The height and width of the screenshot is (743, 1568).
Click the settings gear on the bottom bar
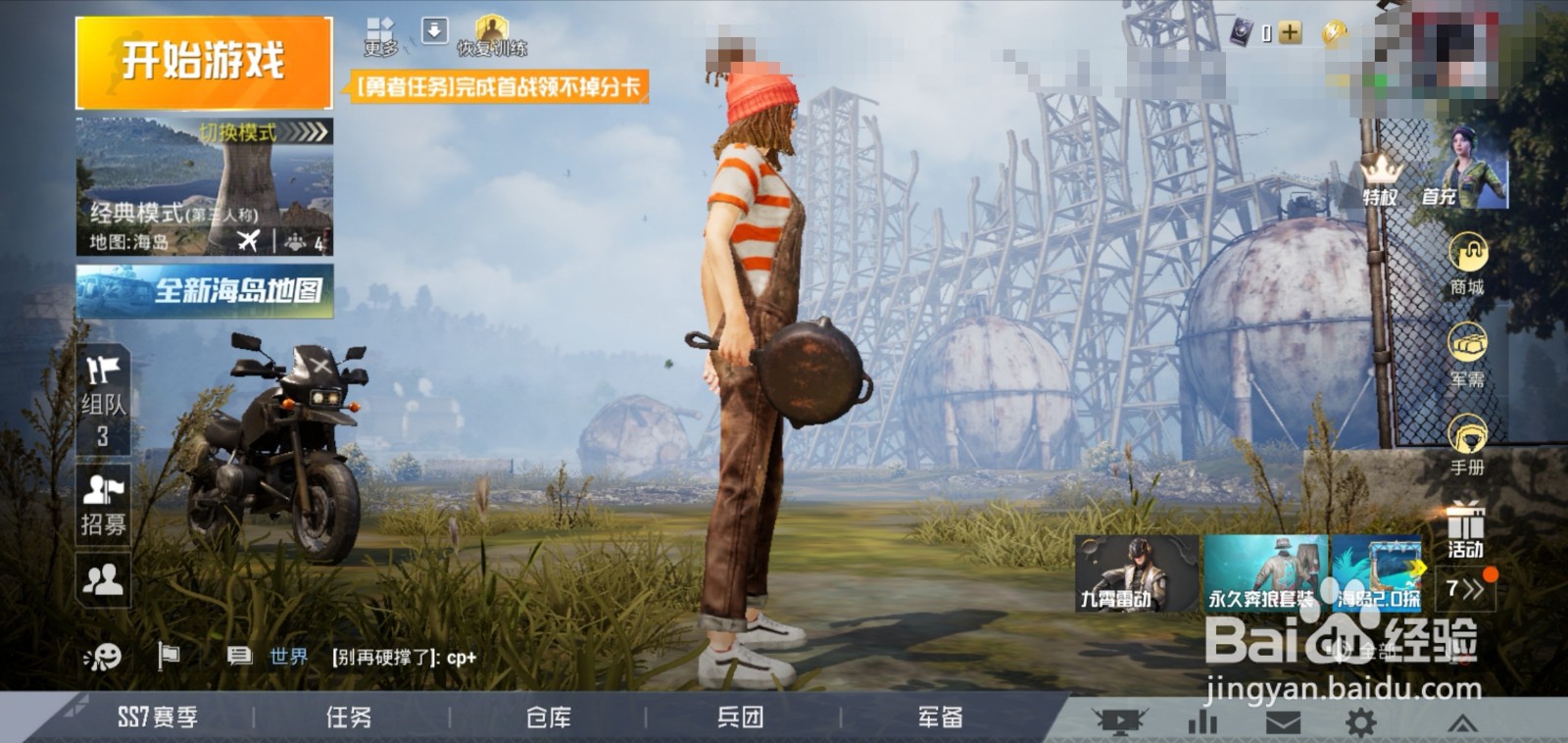(1362, 720)
